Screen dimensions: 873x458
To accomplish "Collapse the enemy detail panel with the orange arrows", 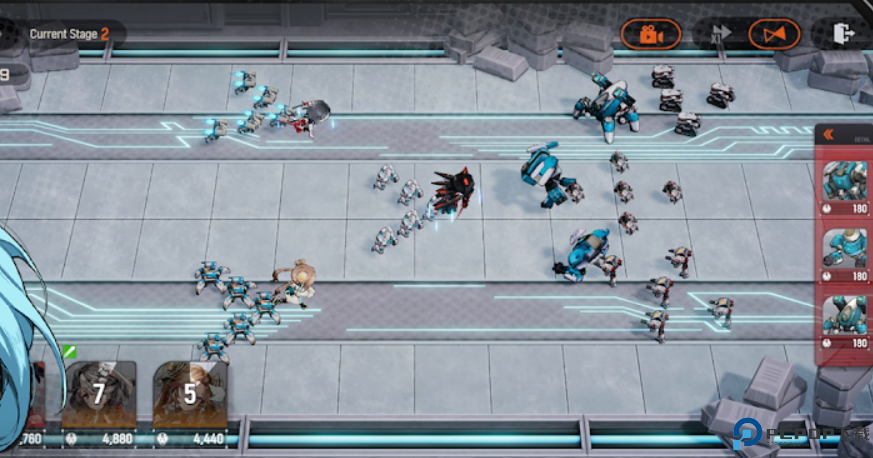I will [829, 135].
